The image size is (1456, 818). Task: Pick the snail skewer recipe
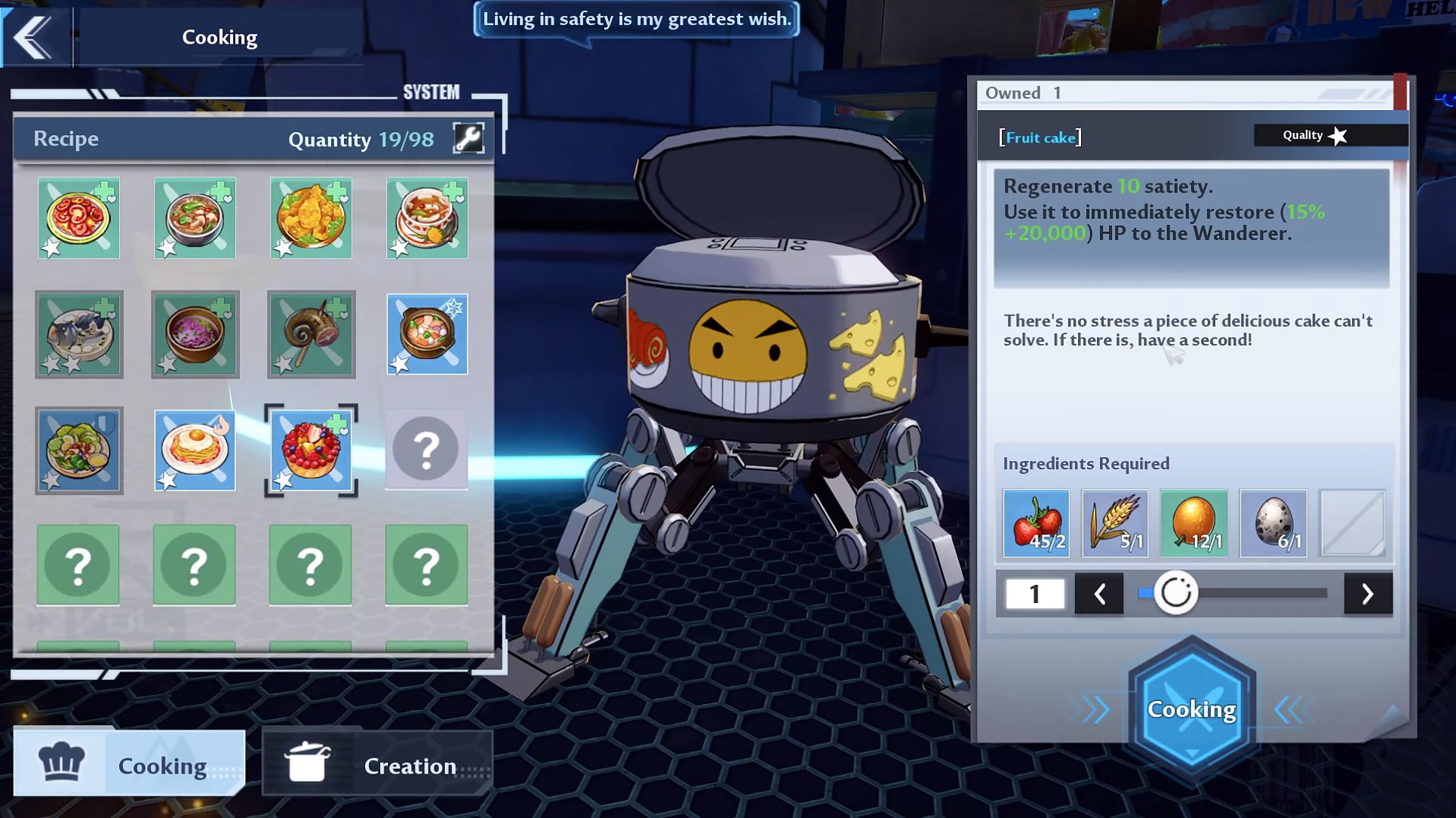pos(311,334)
